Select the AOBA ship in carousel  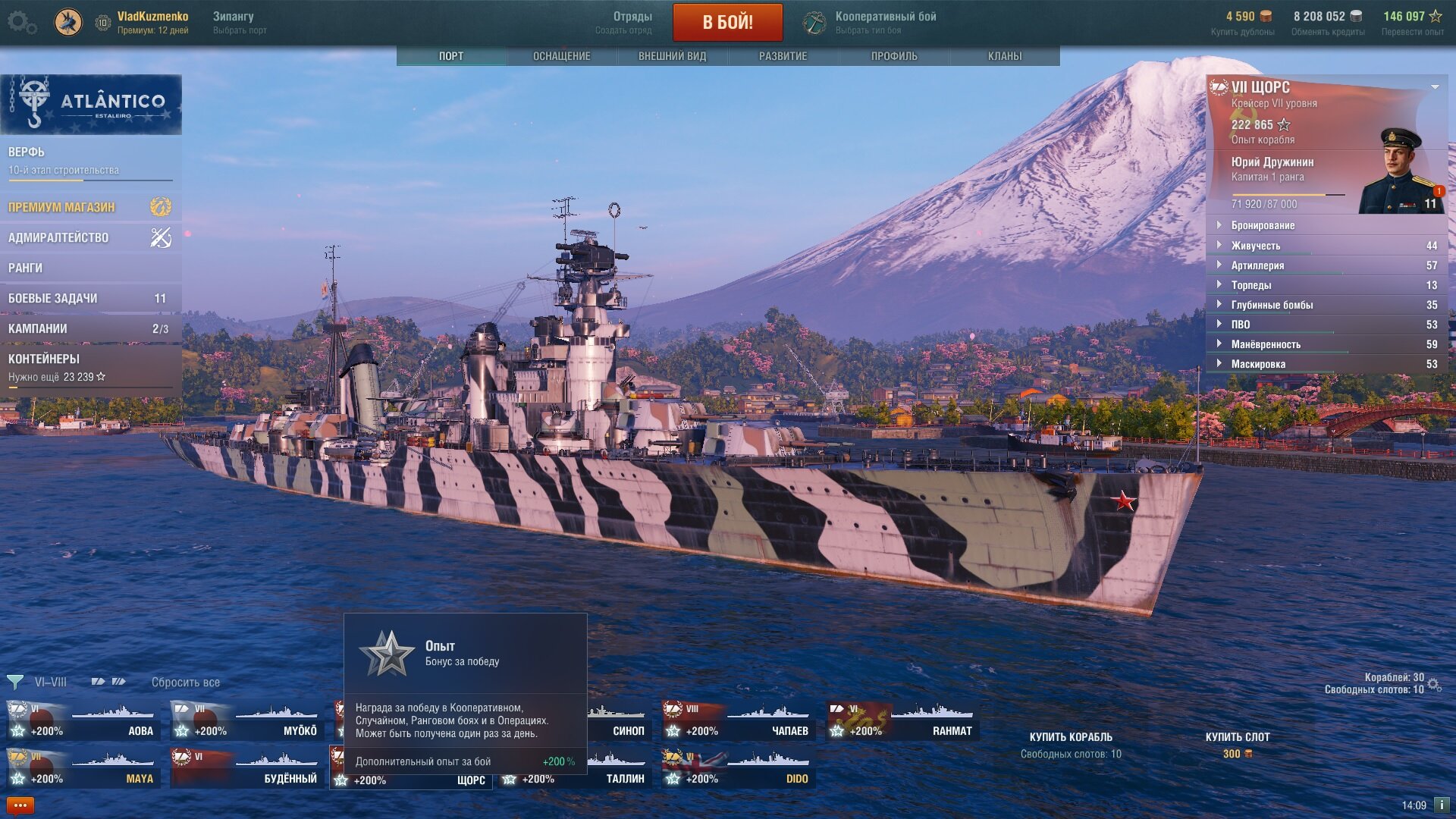click(83, 720)
